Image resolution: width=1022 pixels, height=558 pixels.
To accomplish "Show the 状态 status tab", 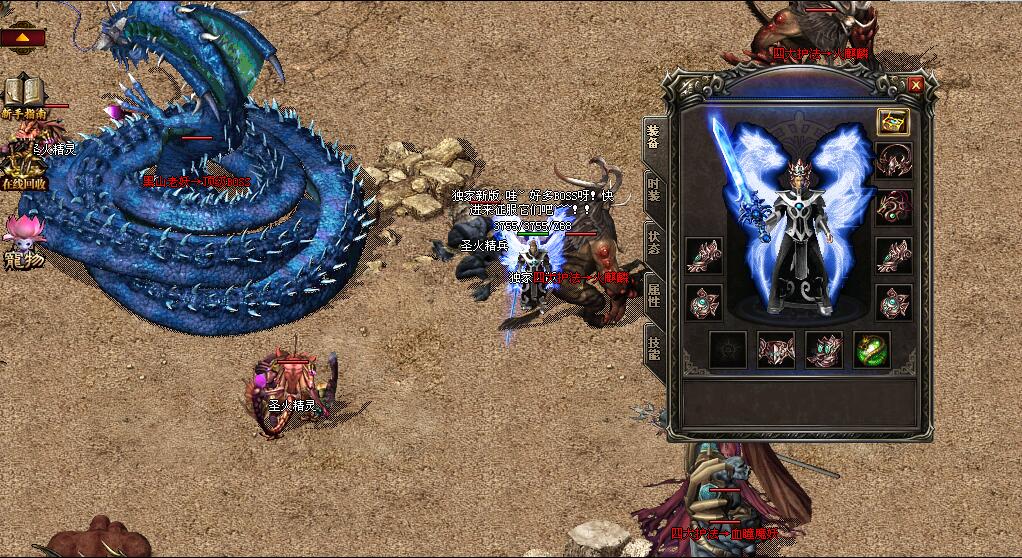I will pyautogui.click(x=653, y=242).
